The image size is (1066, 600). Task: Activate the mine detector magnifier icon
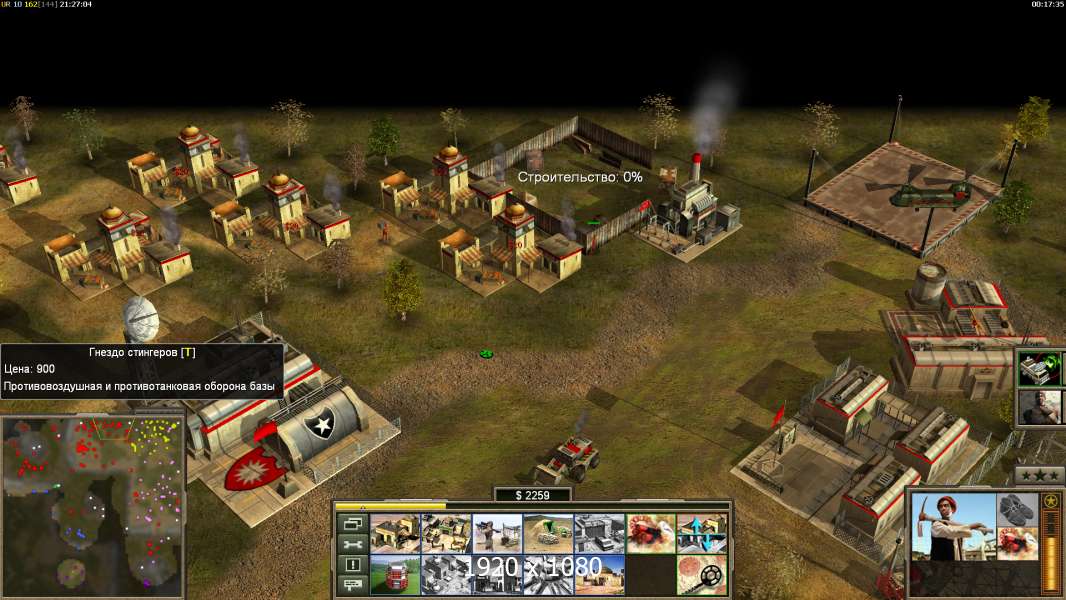point(701,574)
